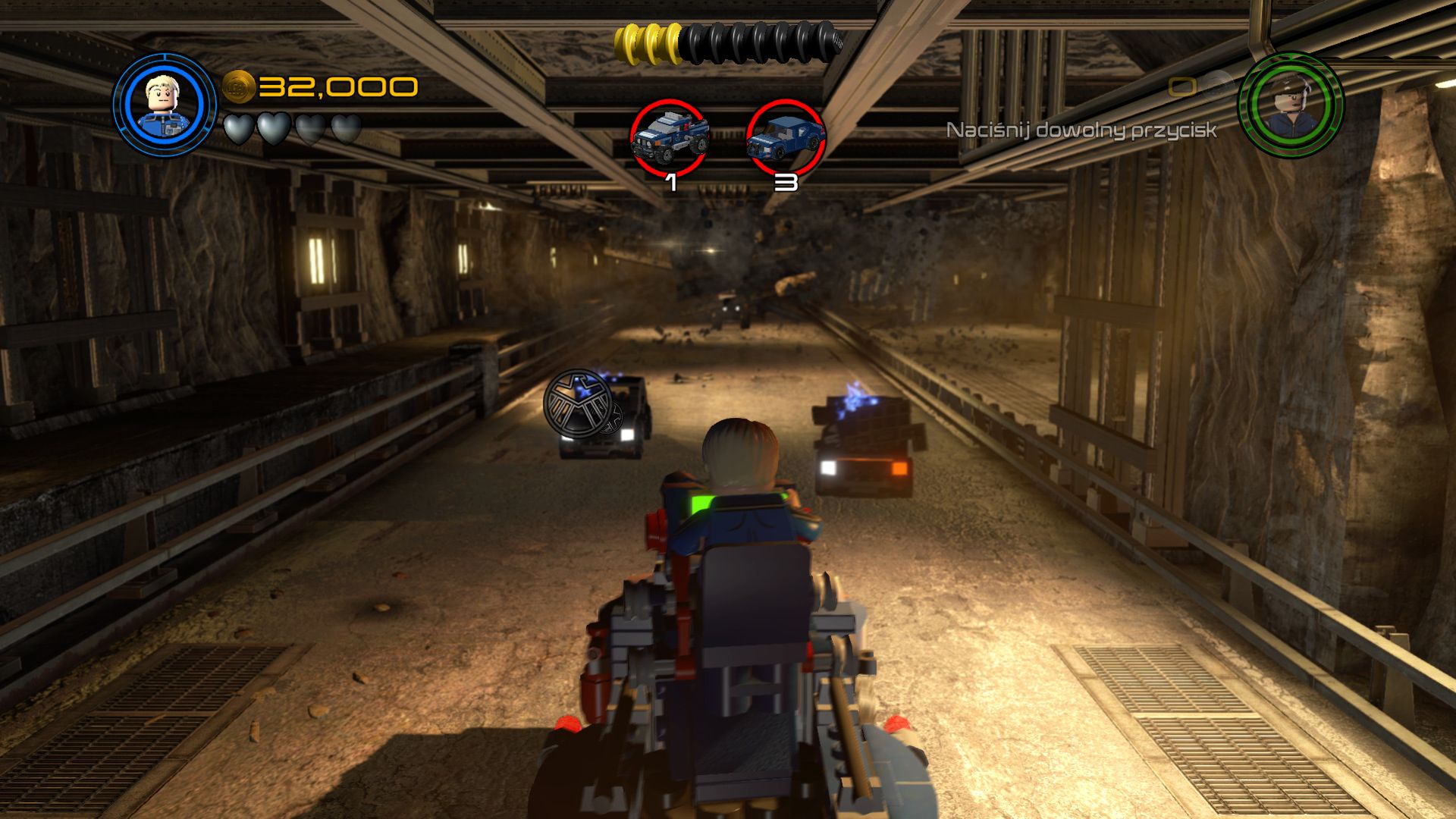The width and height of the screenshot is (1456, 819).
Task: Select the blue pickup truck target icon
Action: click(669, 137)
